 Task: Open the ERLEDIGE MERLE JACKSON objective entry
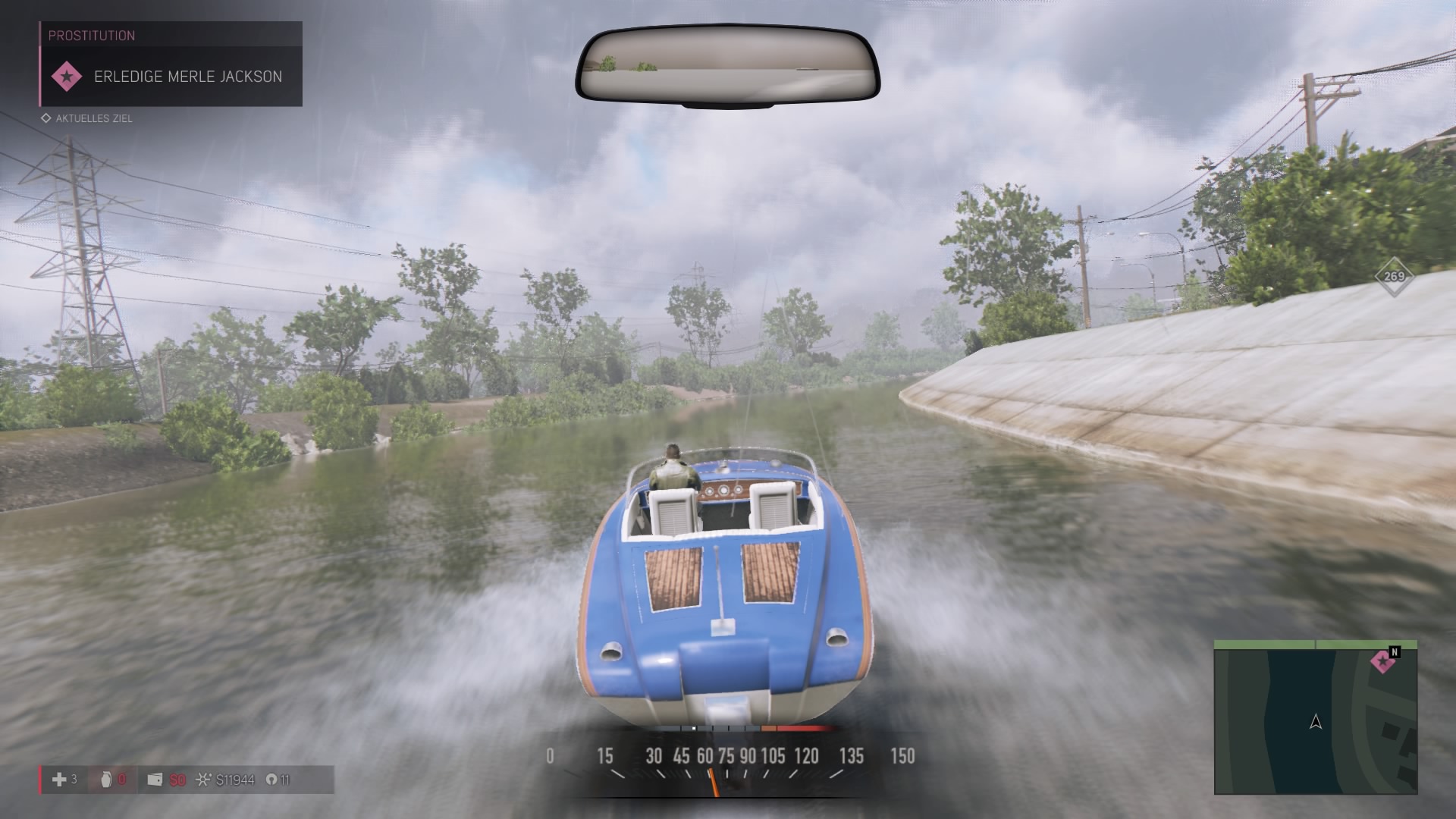pyautogui.click(x=188, y=76)
